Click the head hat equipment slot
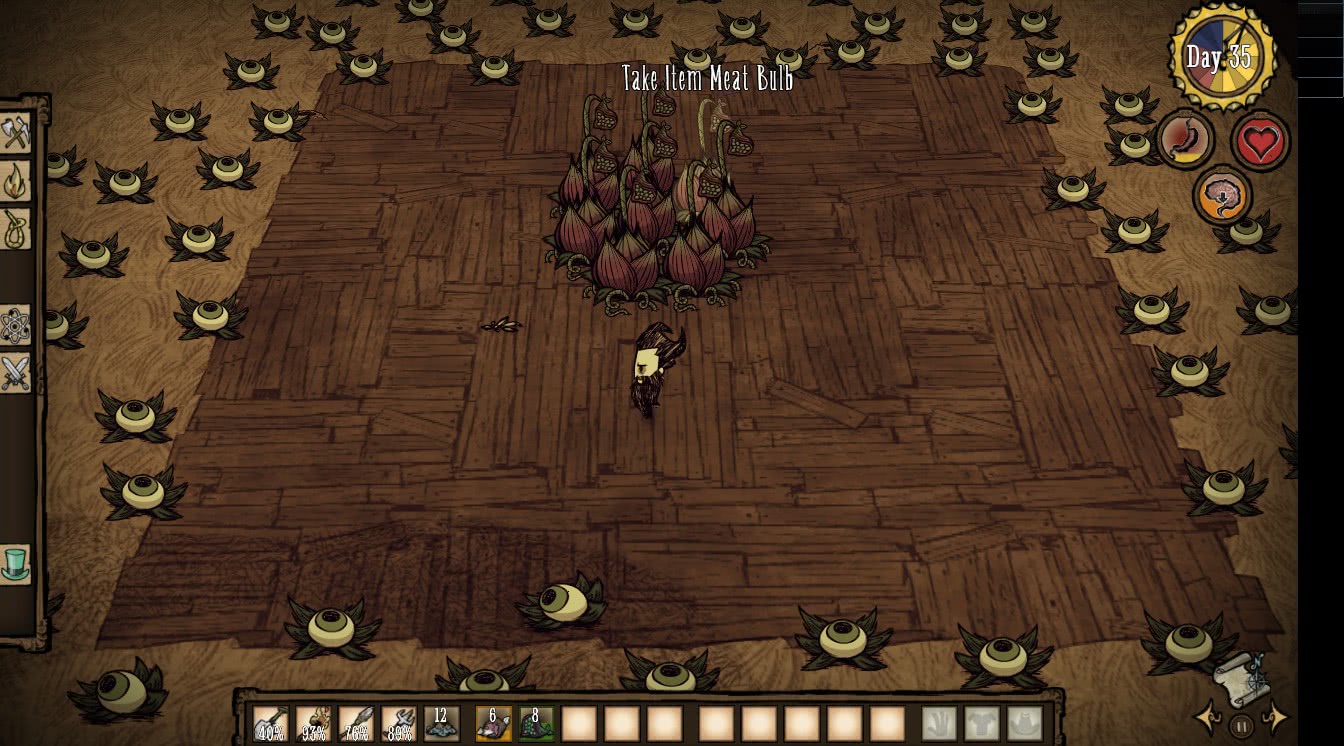This screenshot has height=746, width=1344. 1024,723
